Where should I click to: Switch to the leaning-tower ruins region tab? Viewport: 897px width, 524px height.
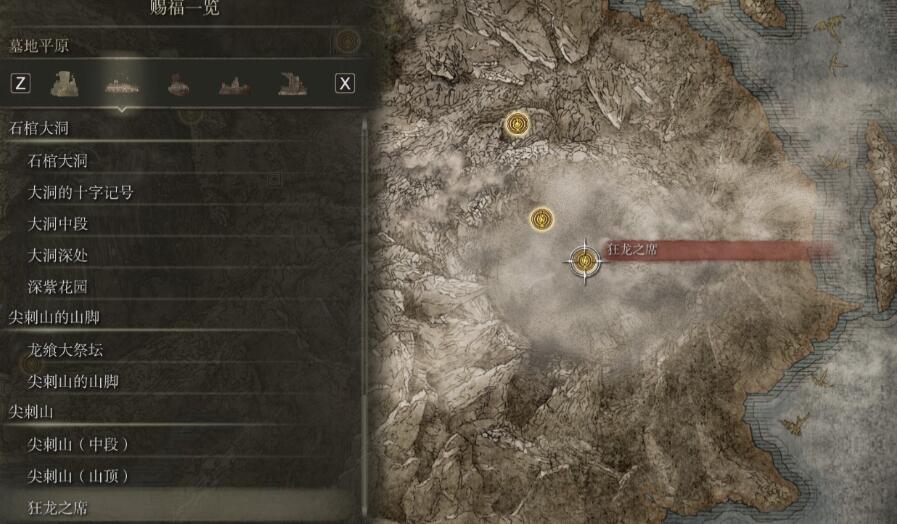292,83
